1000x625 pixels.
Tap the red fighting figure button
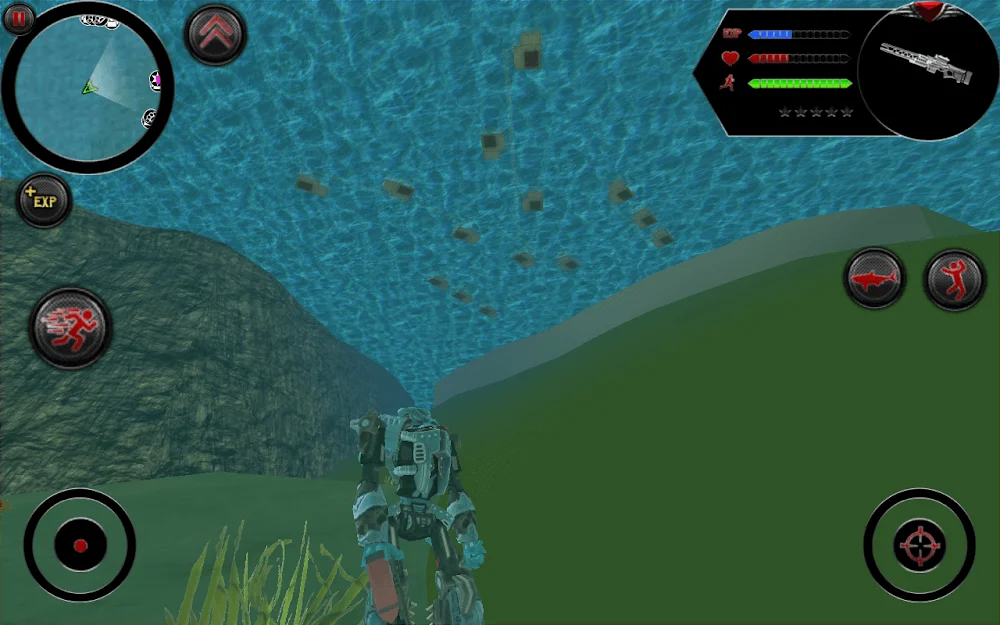pyautogui.click(x=955, y=279)
